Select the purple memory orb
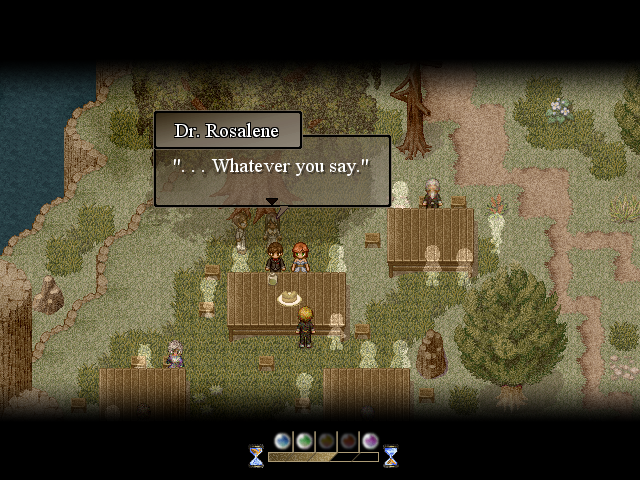Viewport: 640px width, 480px height. (x=370, y=441)
